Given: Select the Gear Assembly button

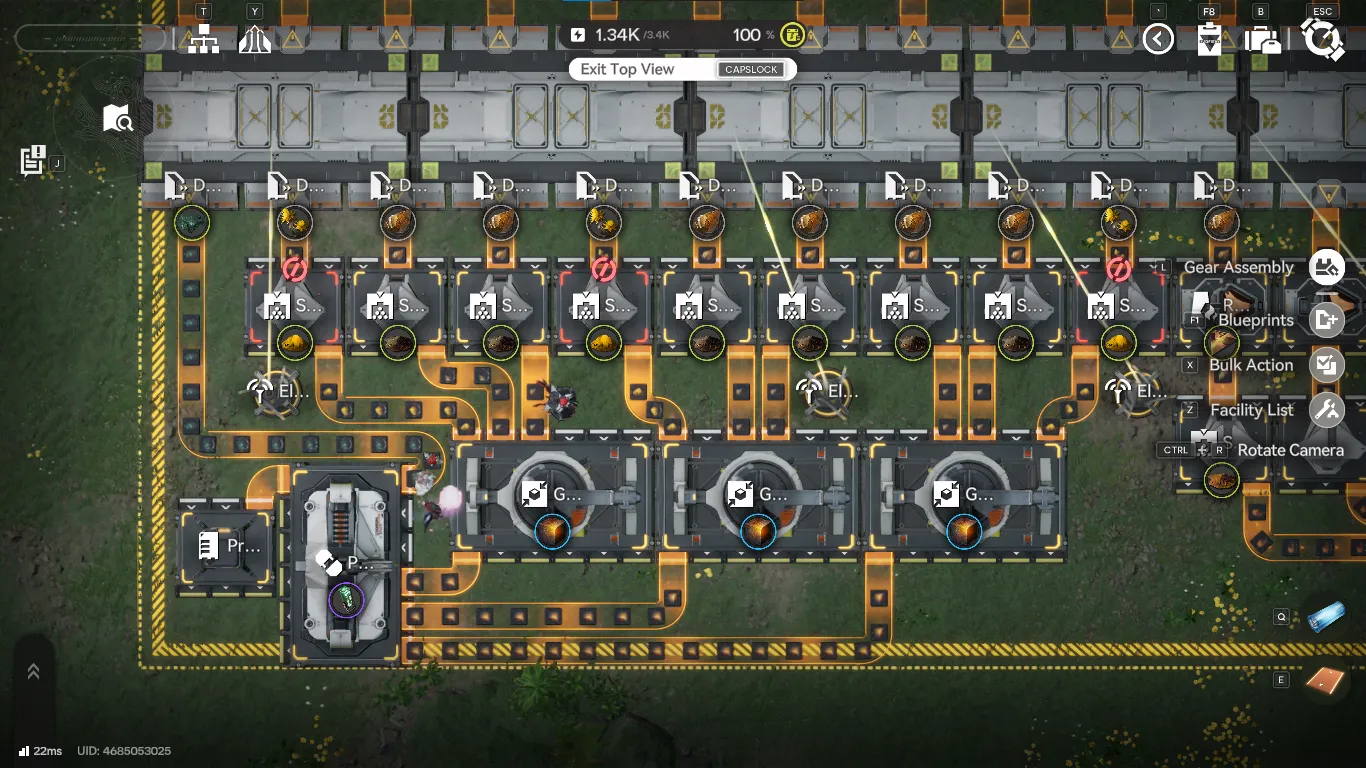Looking at the screenshot, I should point(1327,267).
